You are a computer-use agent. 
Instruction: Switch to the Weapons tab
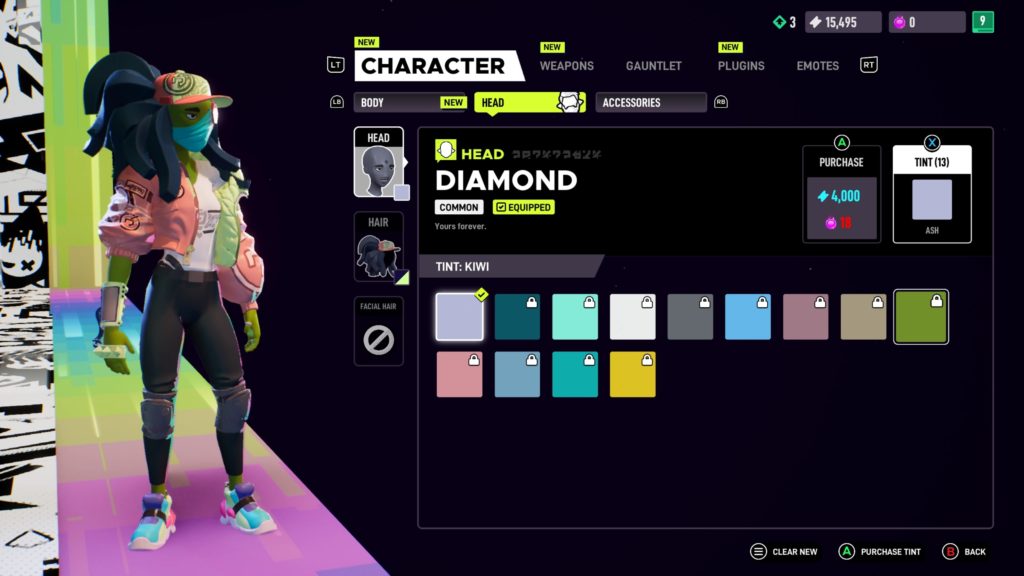(566, 66)
